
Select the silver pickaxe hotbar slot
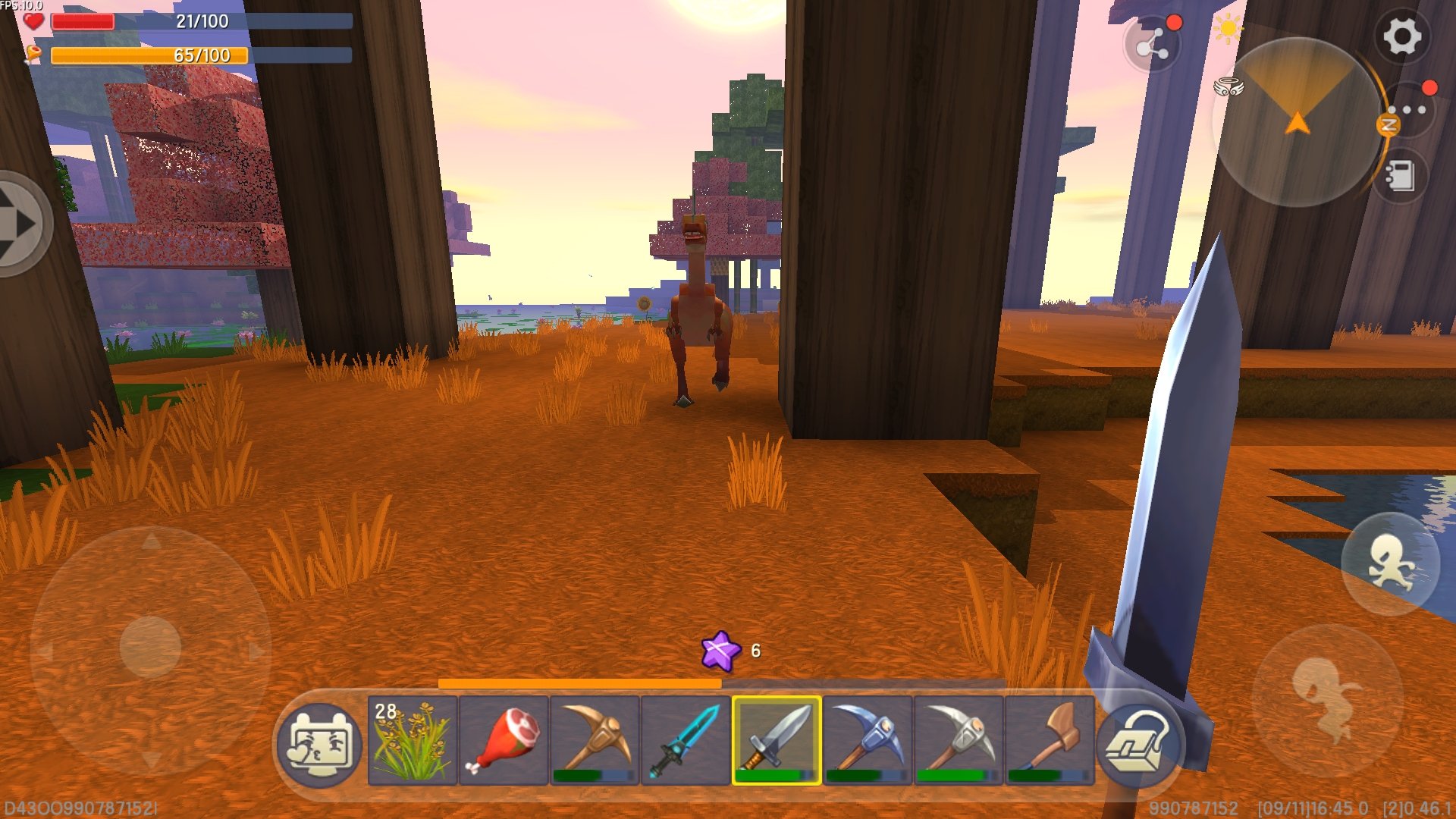[x=959, y=740]
